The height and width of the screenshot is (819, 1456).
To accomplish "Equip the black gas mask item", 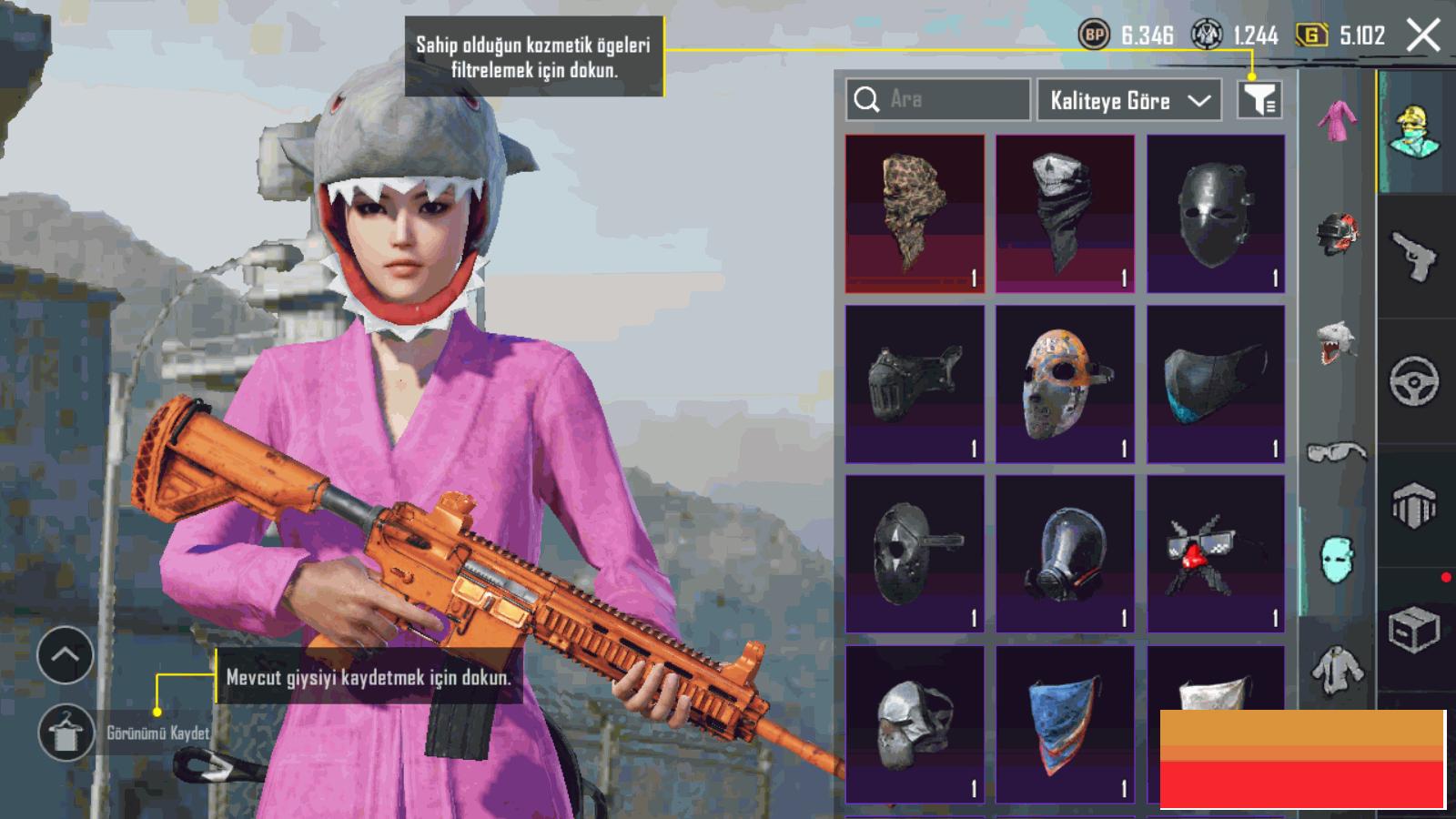I will [1065, 553].
